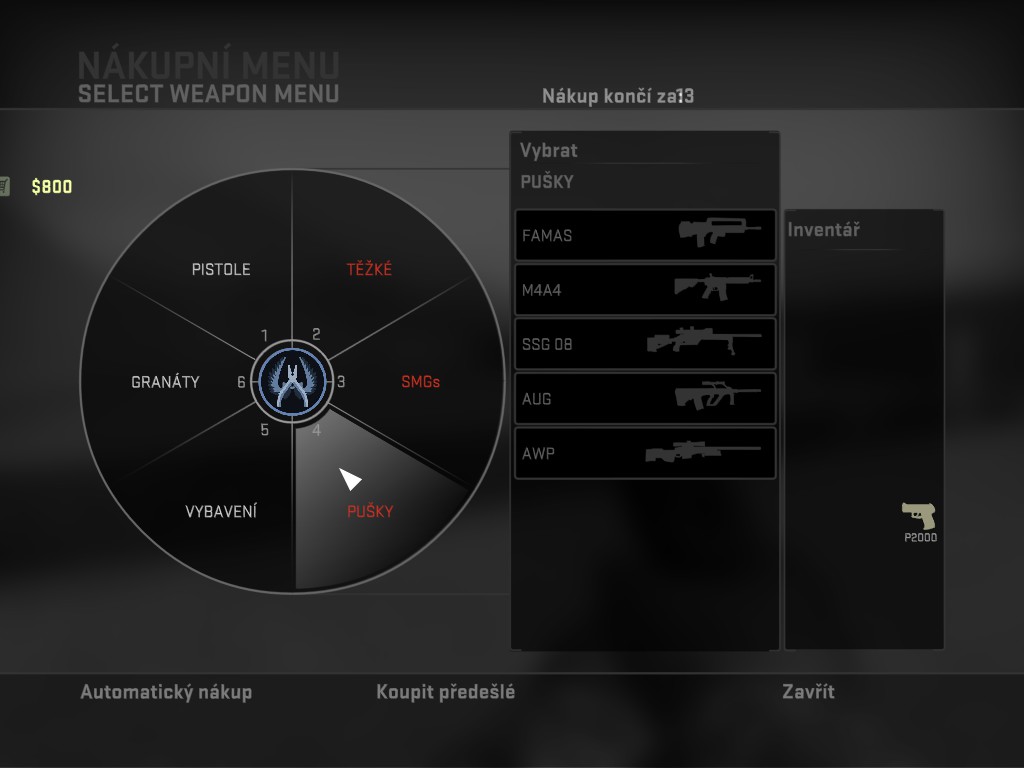The height and width of the screenshot is (768, 1024).
Task: Choose the AUG rifle entry
Action: [645, 398]
